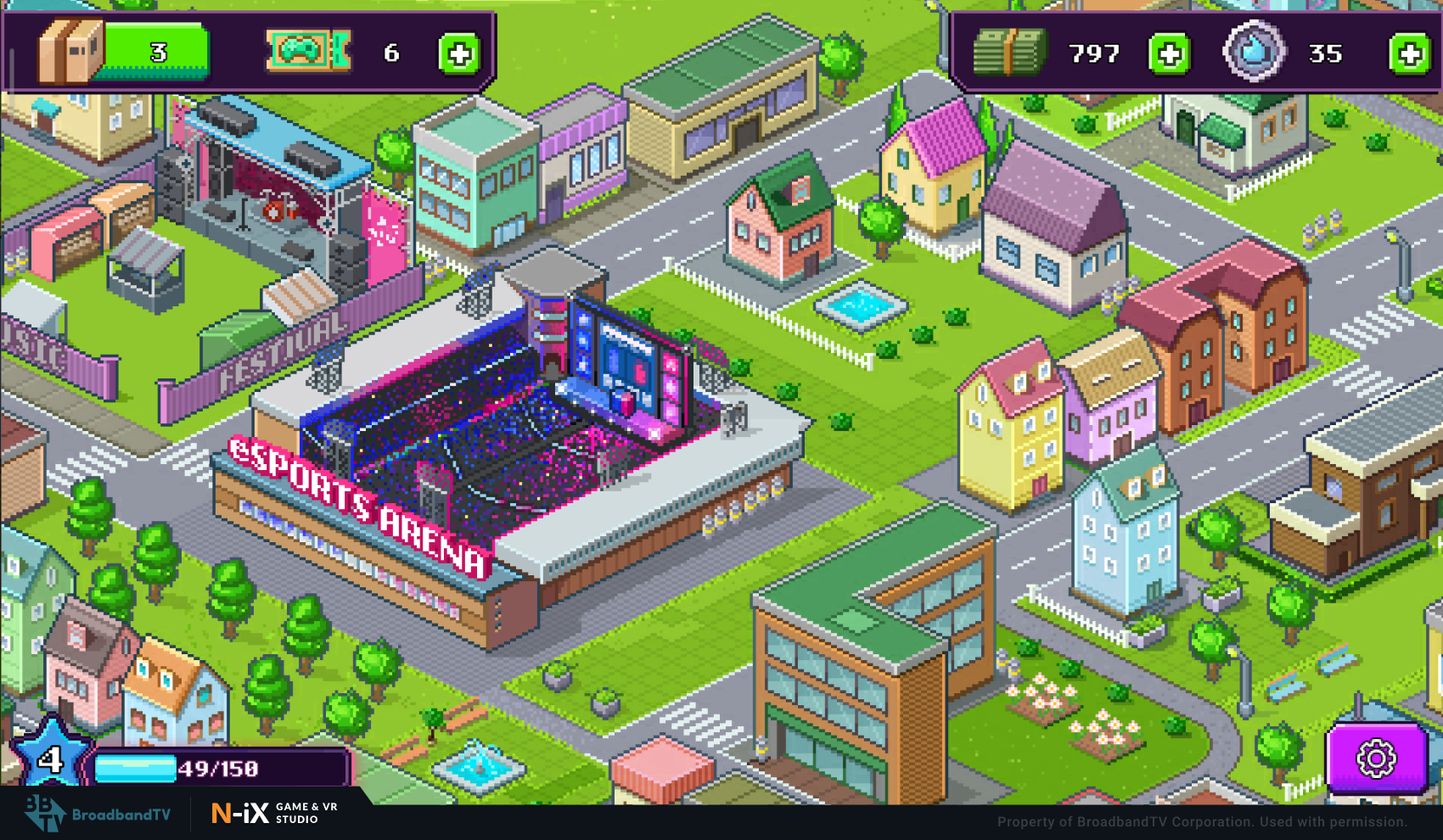Add gems with the plus button
This screenshot has height=840, width=1443.
pyautogui.click(x=1409, y=54)
